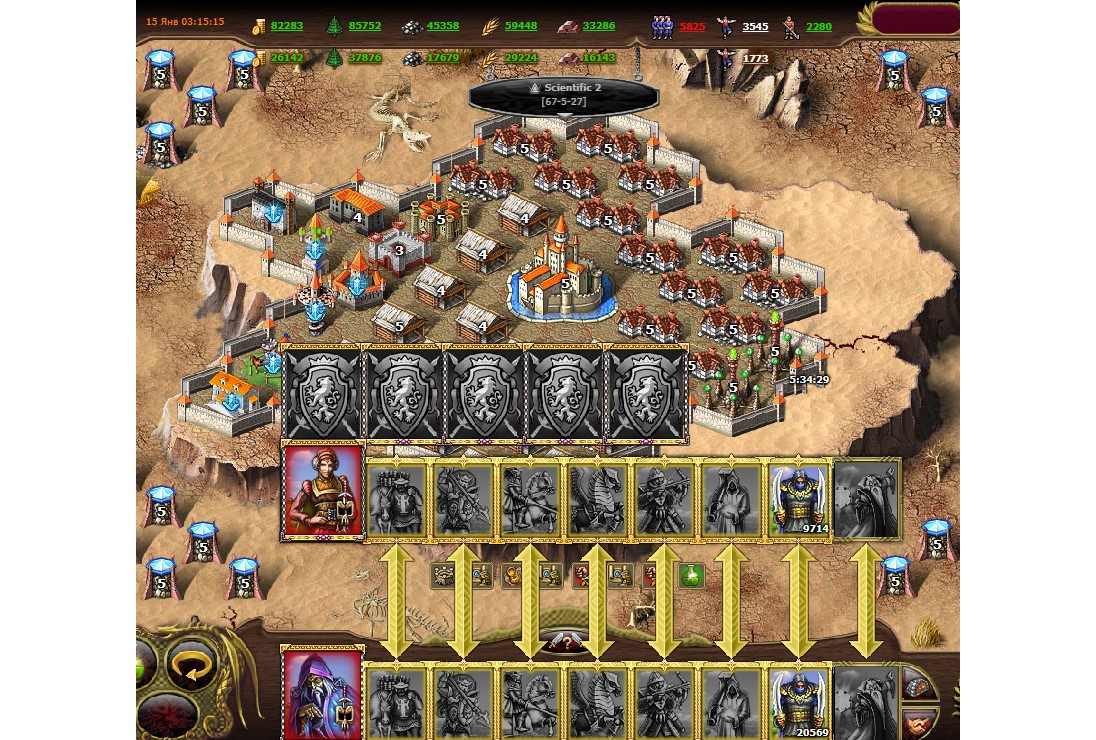Use the green potion icon
The width and height of the screenshot is (1096, 740).
point(691,575)
